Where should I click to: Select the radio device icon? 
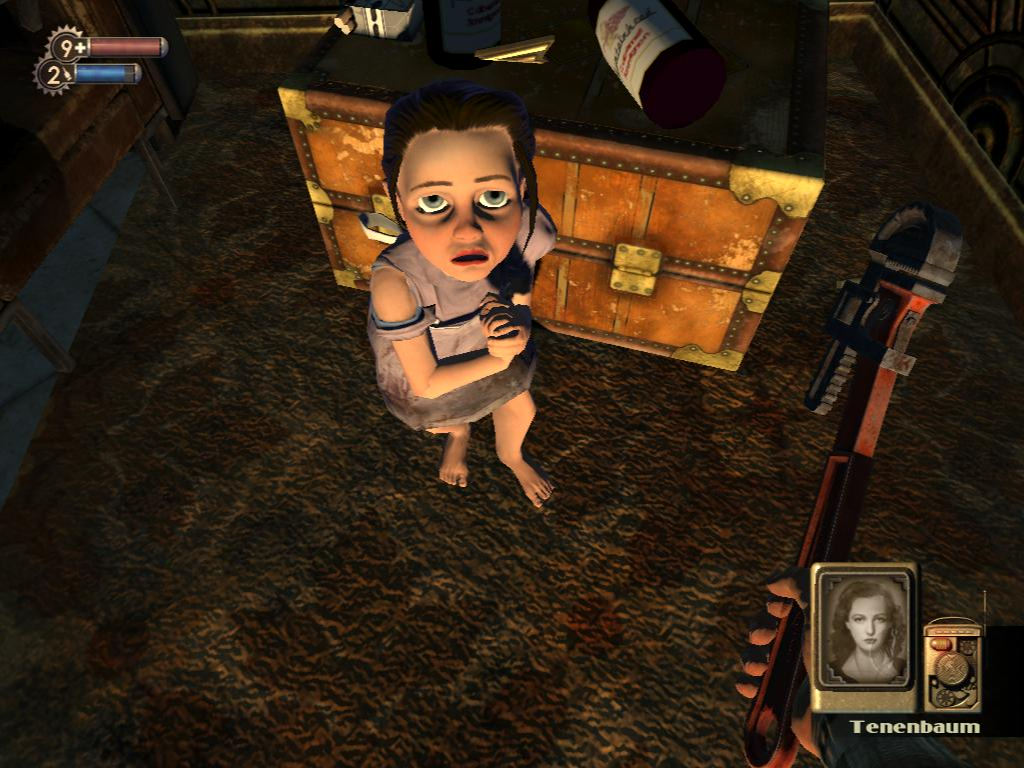pos(950,667)
